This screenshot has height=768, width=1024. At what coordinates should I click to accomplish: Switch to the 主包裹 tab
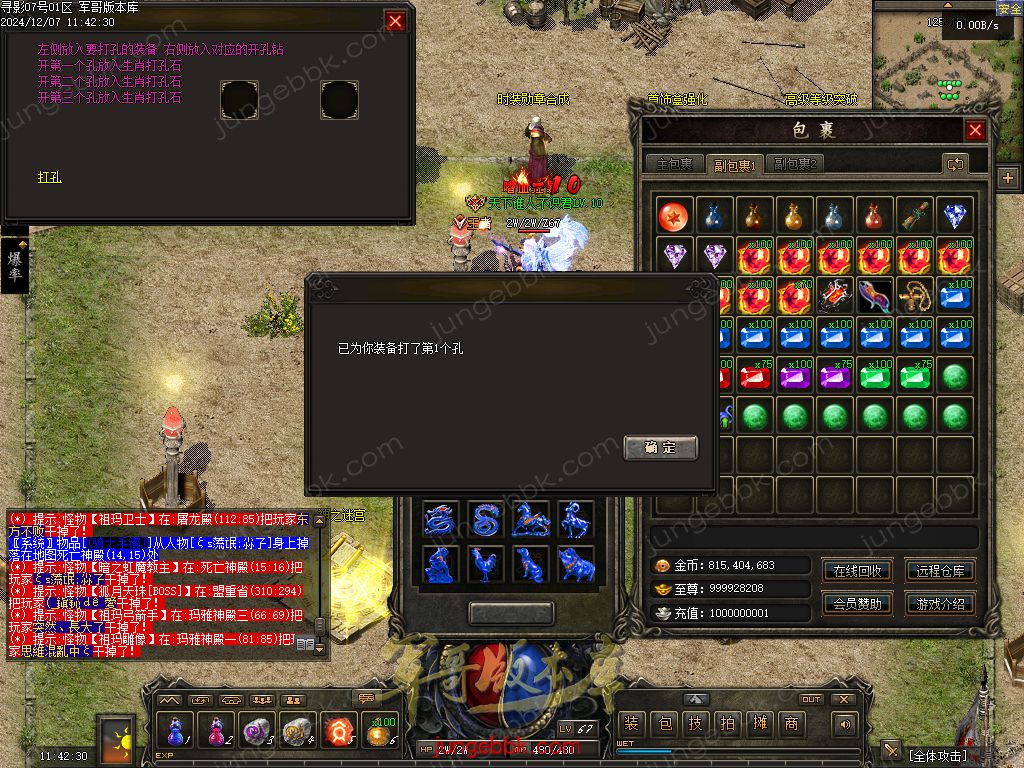673,164
